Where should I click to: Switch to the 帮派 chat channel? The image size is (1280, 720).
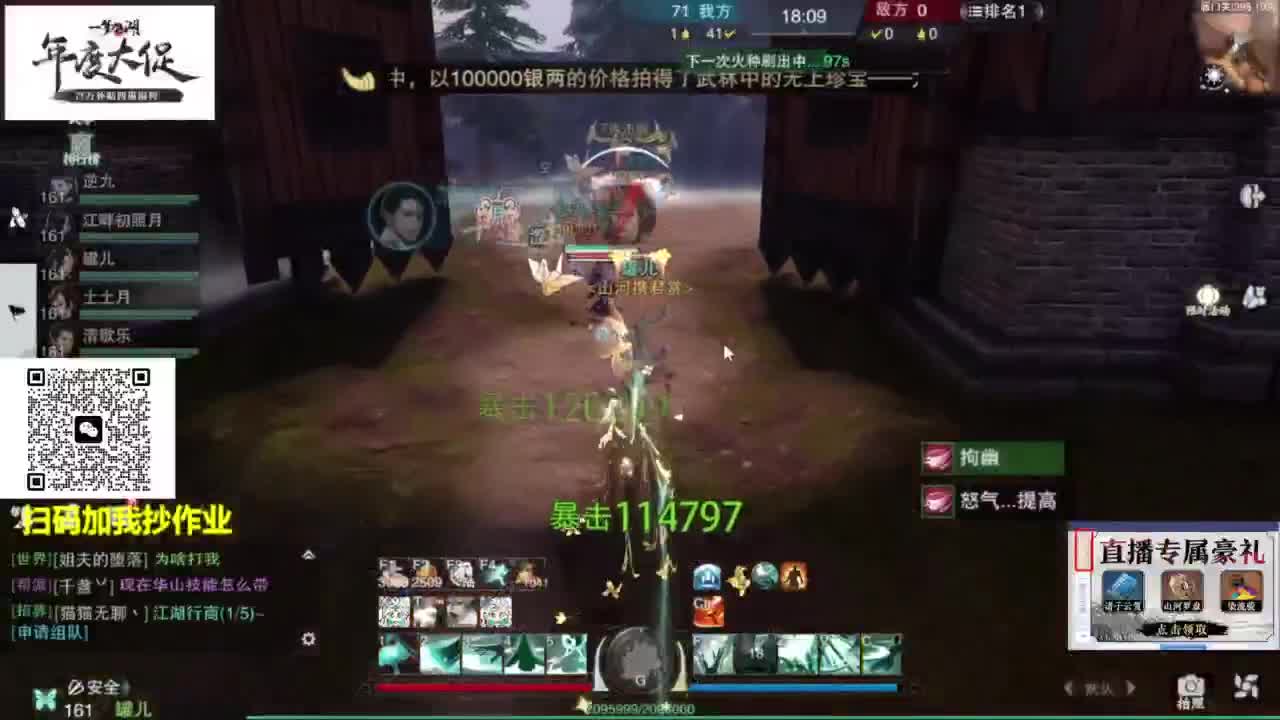pos(30,583)
